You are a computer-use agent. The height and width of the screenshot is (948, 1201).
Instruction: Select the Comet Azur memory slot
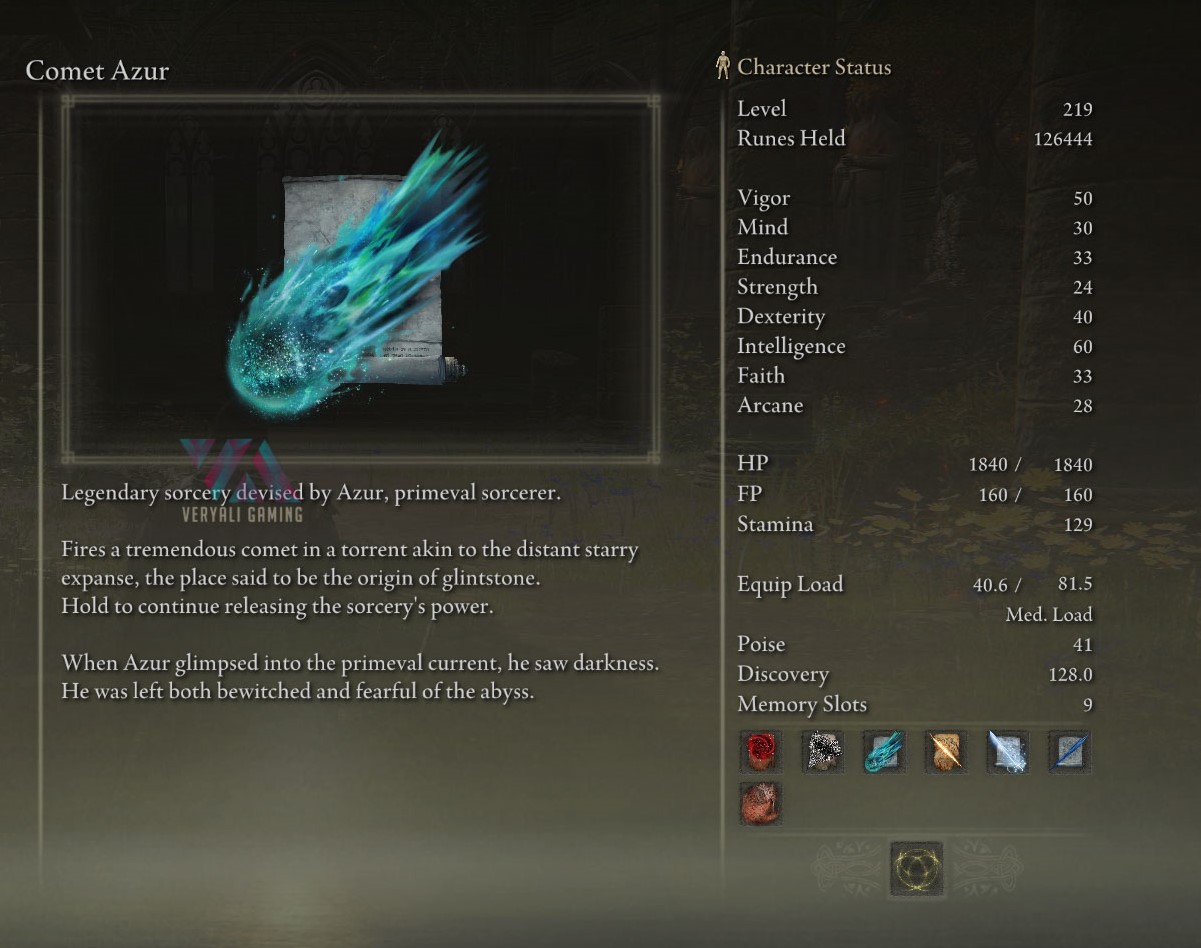pos(884,751)
